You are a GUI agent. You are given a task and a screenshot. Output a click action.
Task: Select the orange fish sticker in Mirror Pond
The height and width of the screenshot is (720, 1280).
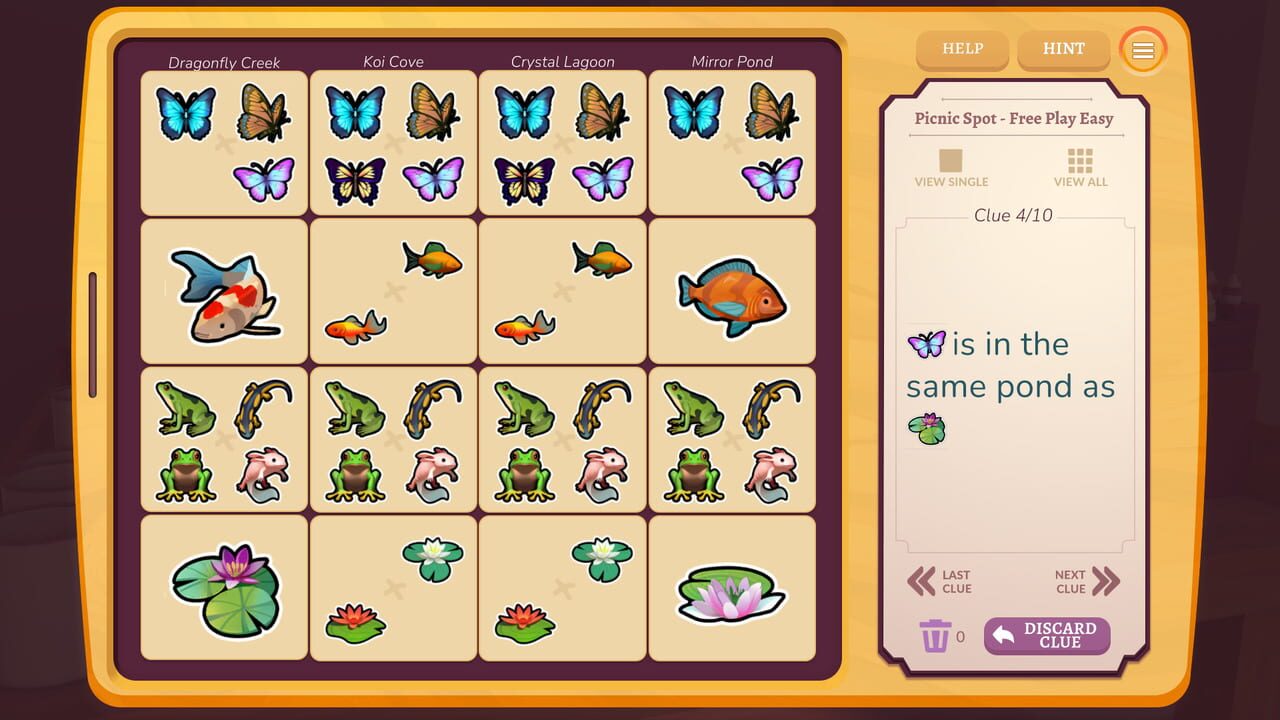coord(731,294)
